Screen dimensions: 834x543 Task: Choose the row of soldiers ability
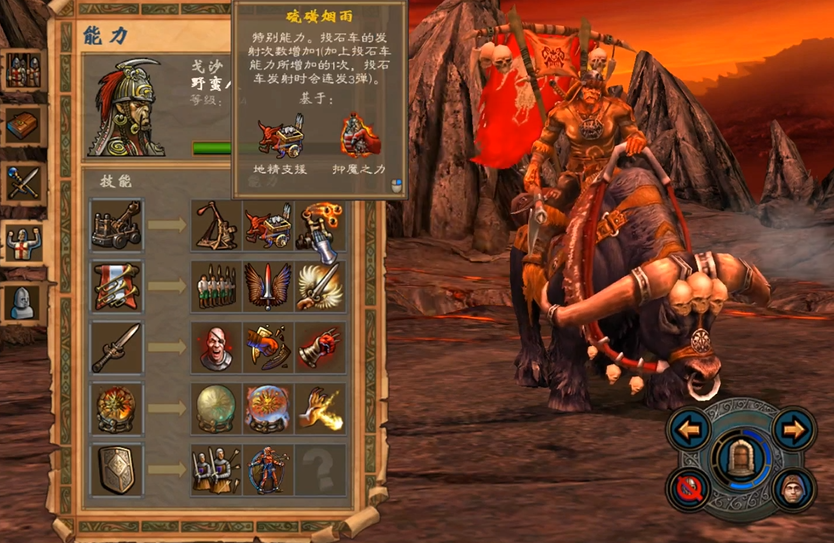216,286
